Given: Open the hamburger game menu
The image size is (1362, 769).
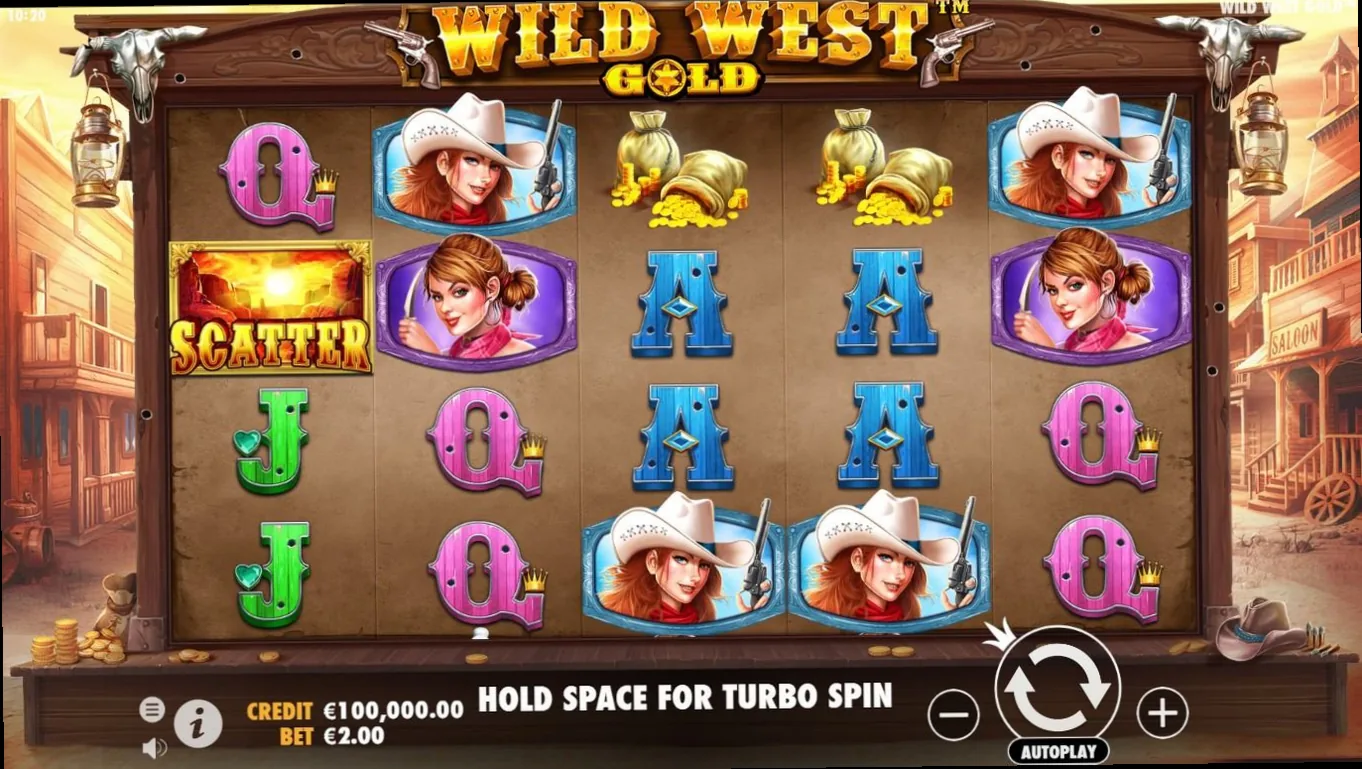Looking at the screenshot, I should [152, 708].
